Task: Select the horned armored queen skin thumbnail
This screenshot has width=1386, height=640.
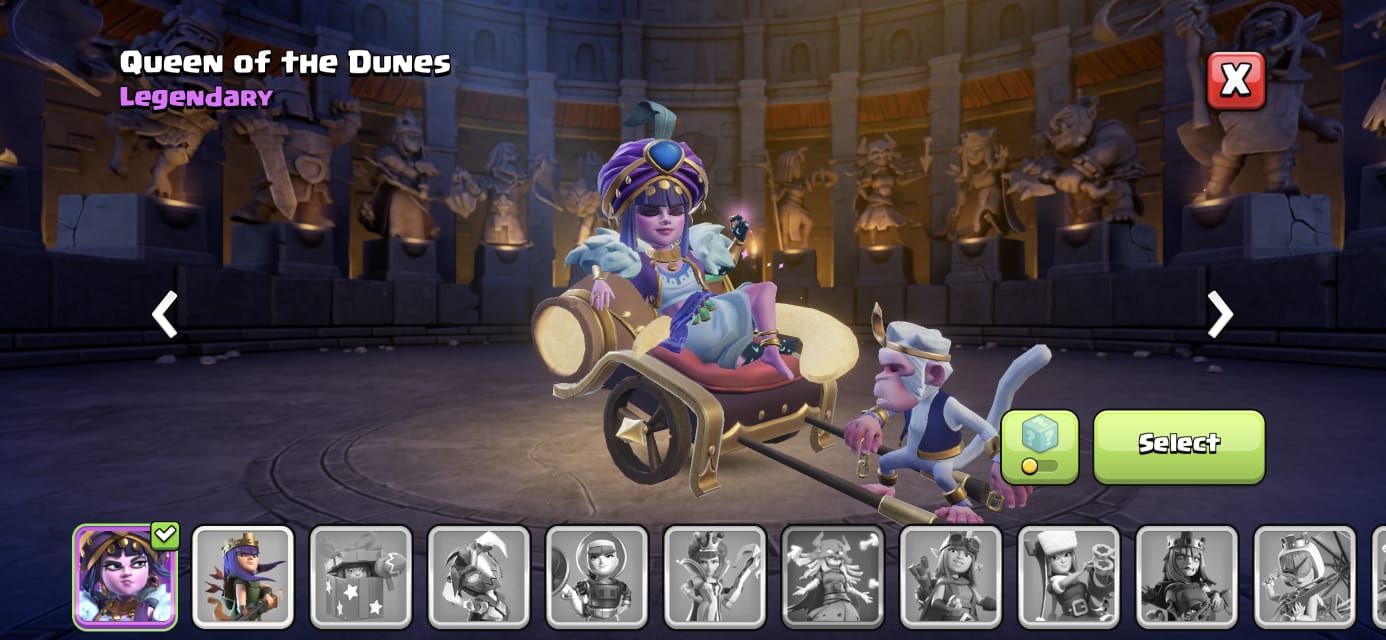Action: click(479, 577)
